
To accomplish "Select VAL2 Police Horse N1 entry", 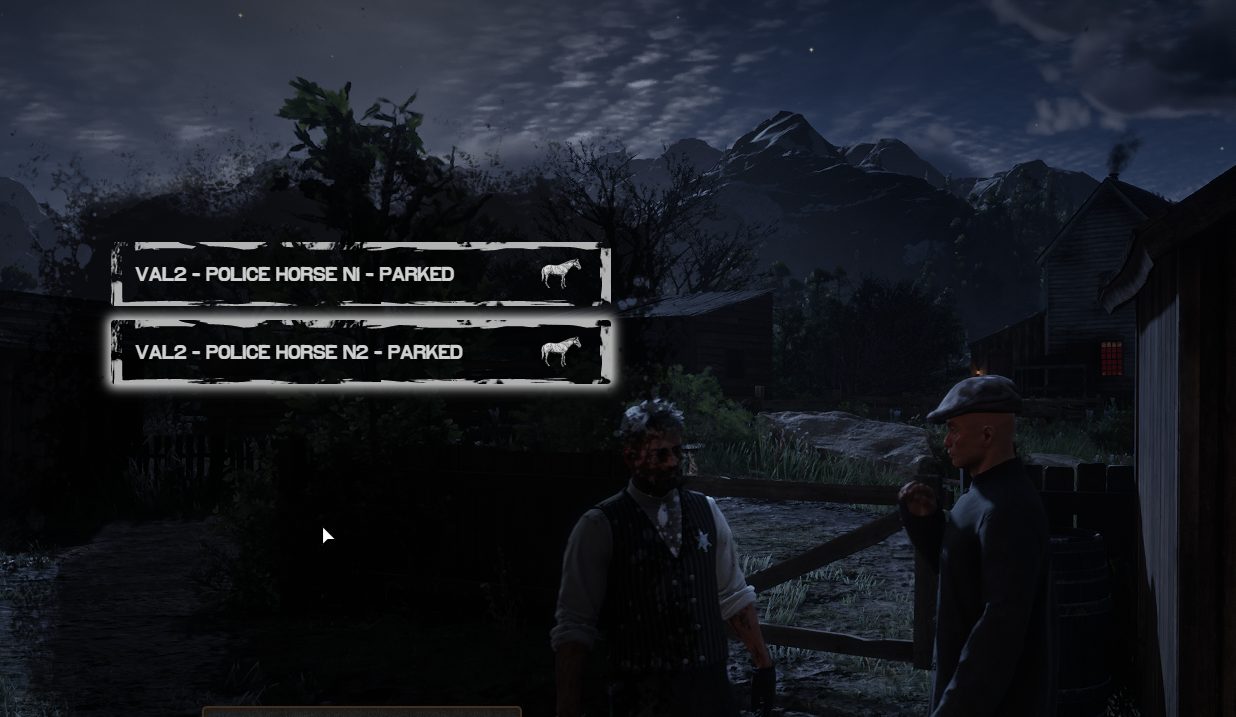I will [360, 274].
